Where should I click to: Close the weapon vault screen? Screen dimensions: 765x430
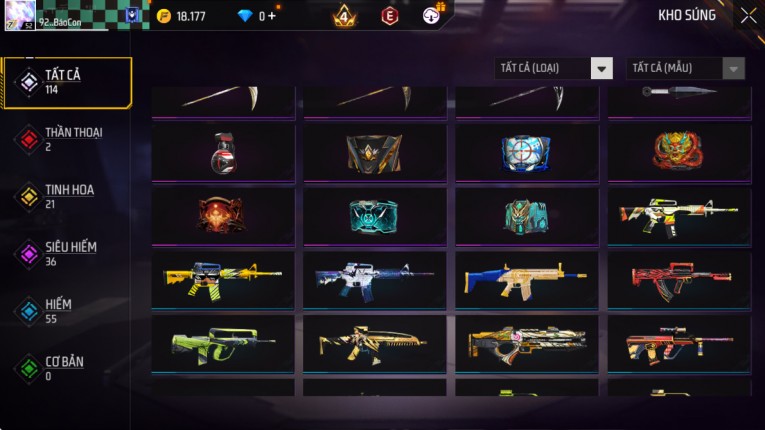click(748, 16)
